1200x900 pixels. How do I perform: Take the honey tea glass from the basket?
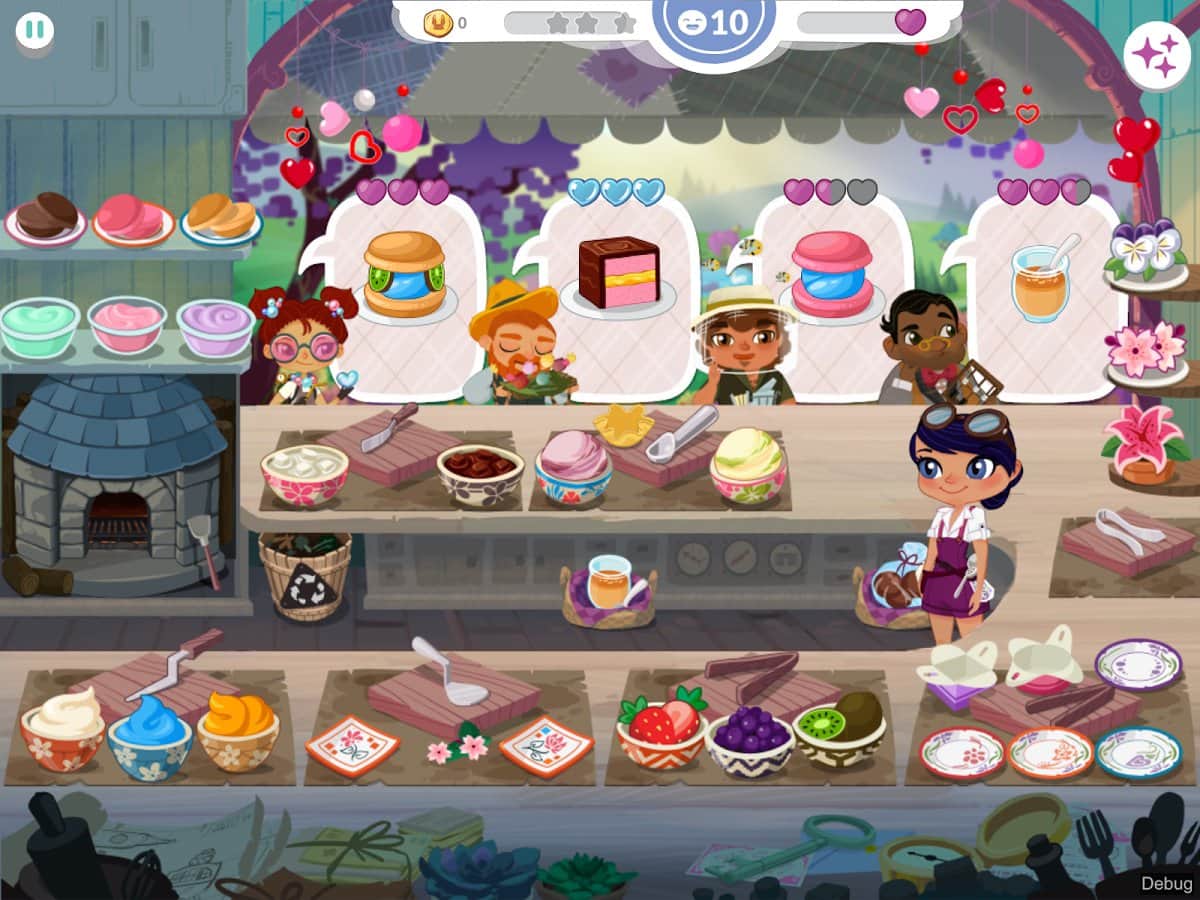[608, 585]
